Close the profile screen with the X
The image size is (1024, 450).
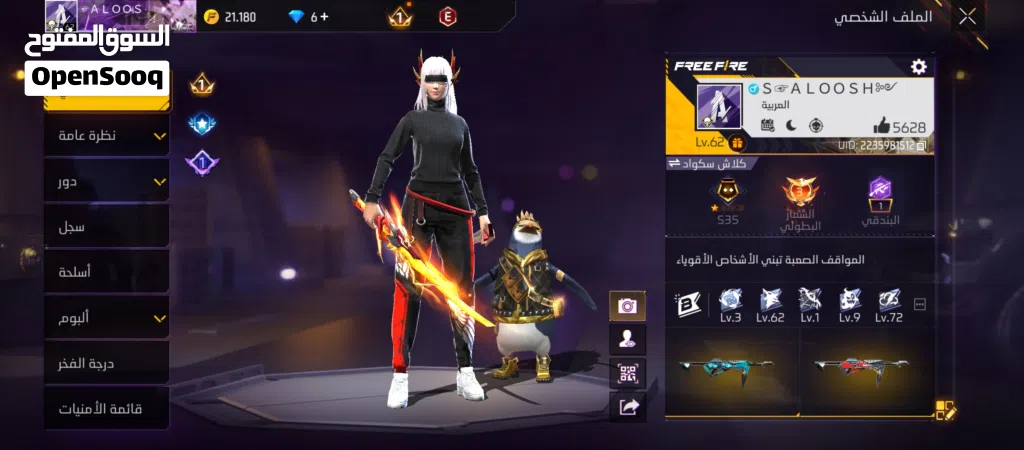967,16
